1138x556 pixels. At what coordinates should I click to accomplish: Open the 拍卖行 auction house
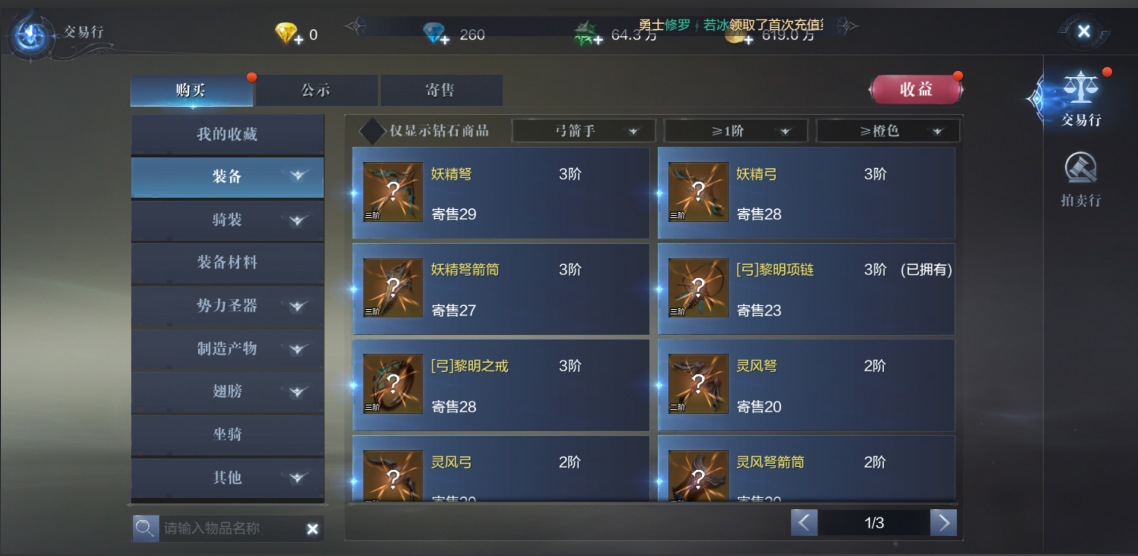1081,180
